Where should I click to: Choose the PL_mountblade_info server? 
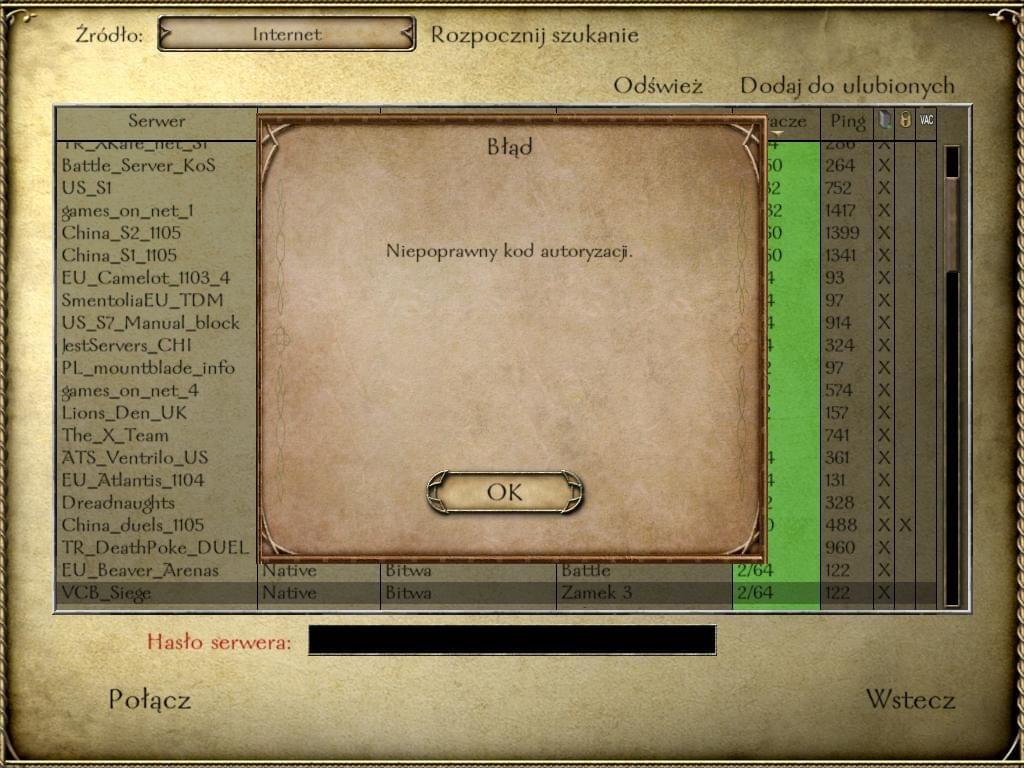point(148,368)
